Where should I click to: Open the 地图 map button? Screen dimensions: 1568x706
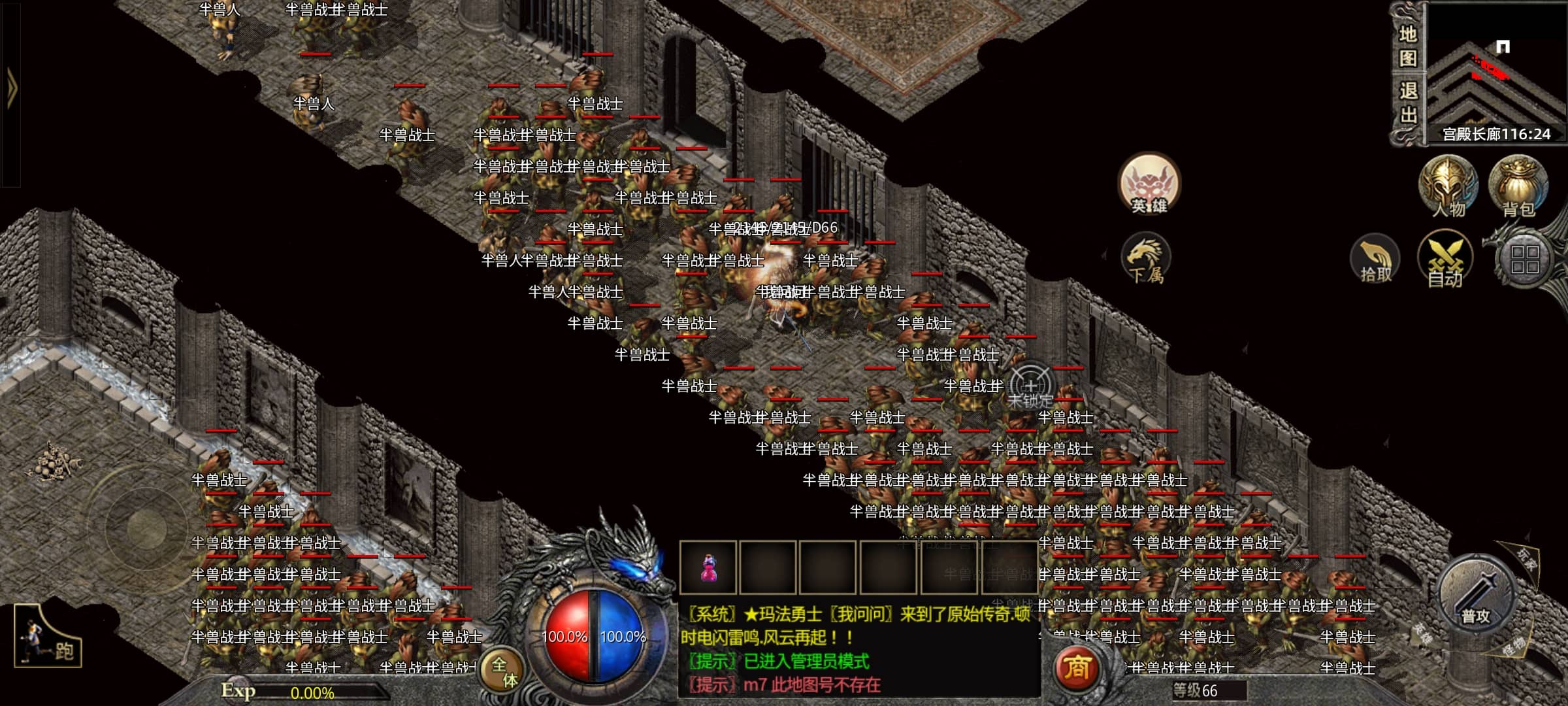point(1407,46)
